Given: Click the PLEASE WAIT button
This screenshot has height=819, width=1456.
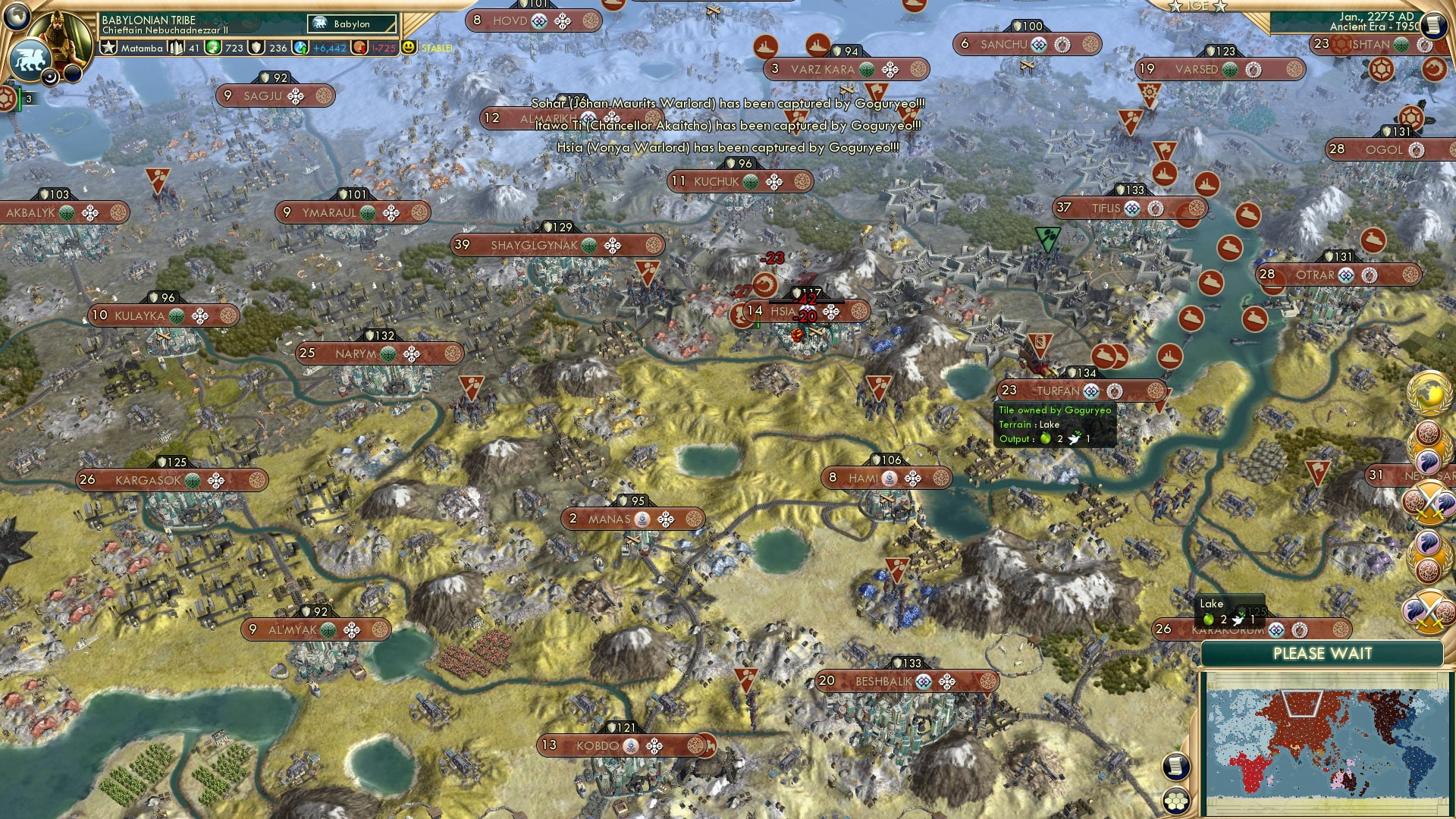Looking at the screenshot, I should pos(1323,653).
